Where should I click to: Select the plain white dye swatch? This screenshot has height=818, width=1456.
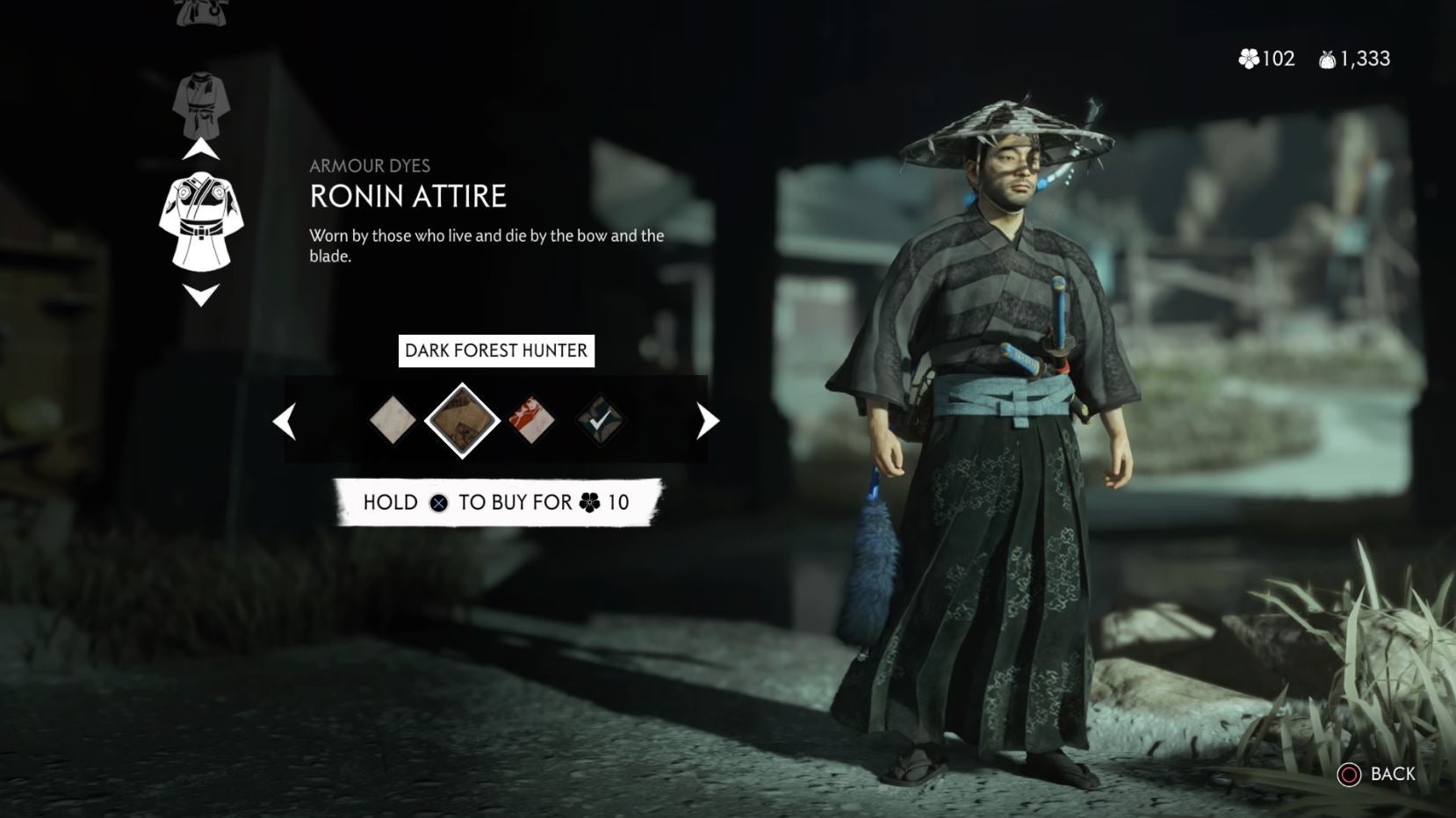pos(393,420)
